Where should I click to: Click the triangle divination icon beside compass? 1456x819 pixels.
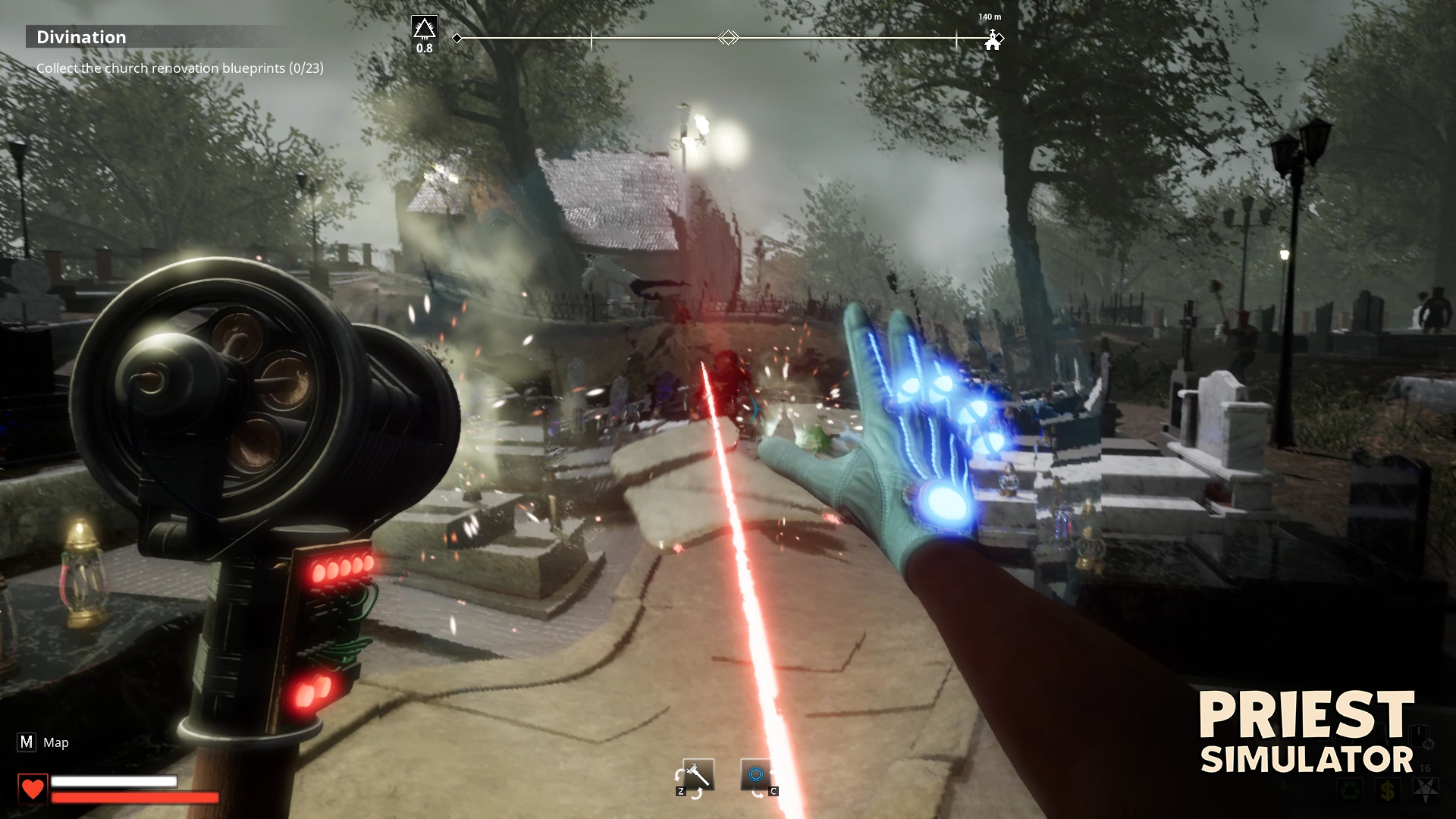[x=424, y=29]
